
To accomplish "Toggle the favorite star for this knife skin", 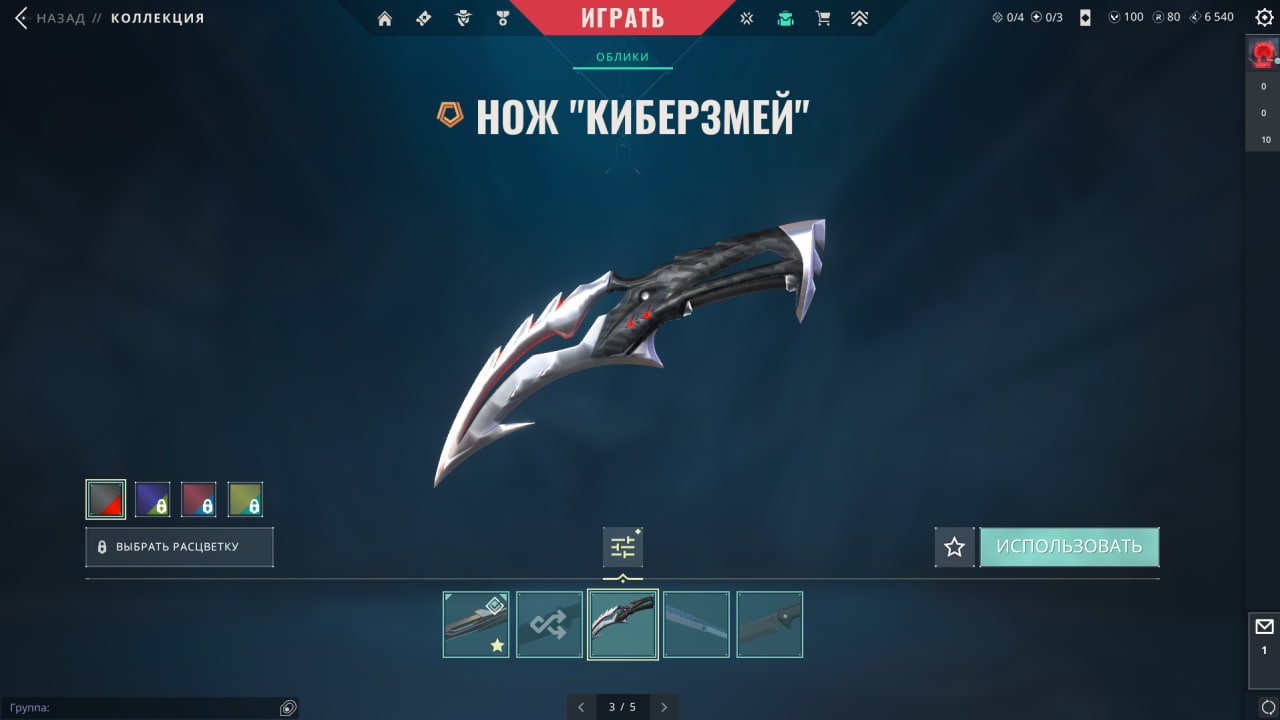I will coord(954,546).
